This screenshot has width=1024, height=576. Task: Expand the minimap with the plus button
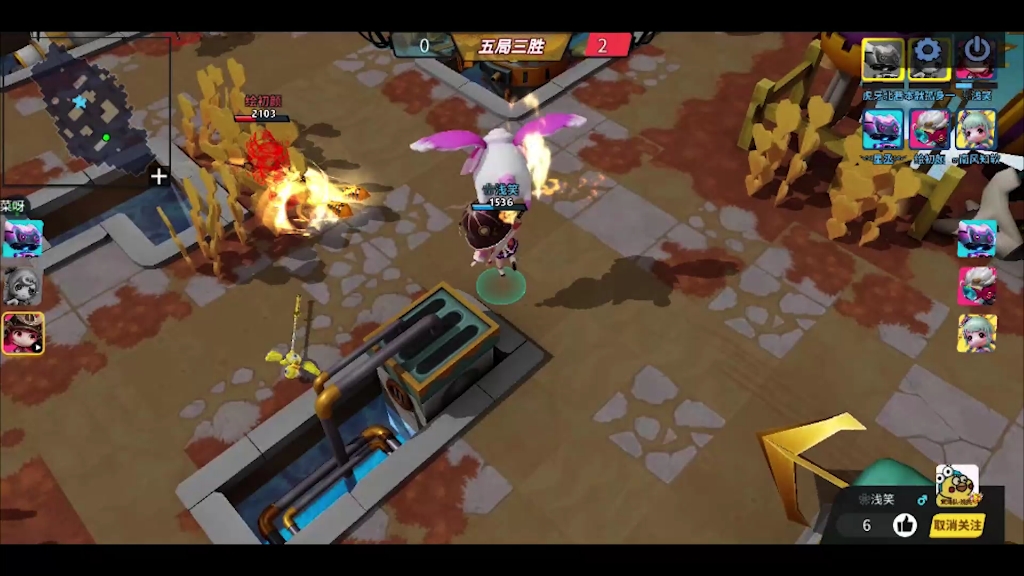tap(159, 177)
